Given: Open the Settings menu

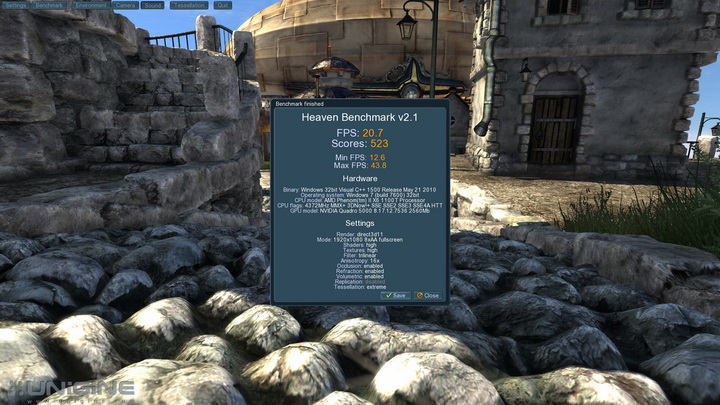Looking at the screenshot, I should point(16,5).
